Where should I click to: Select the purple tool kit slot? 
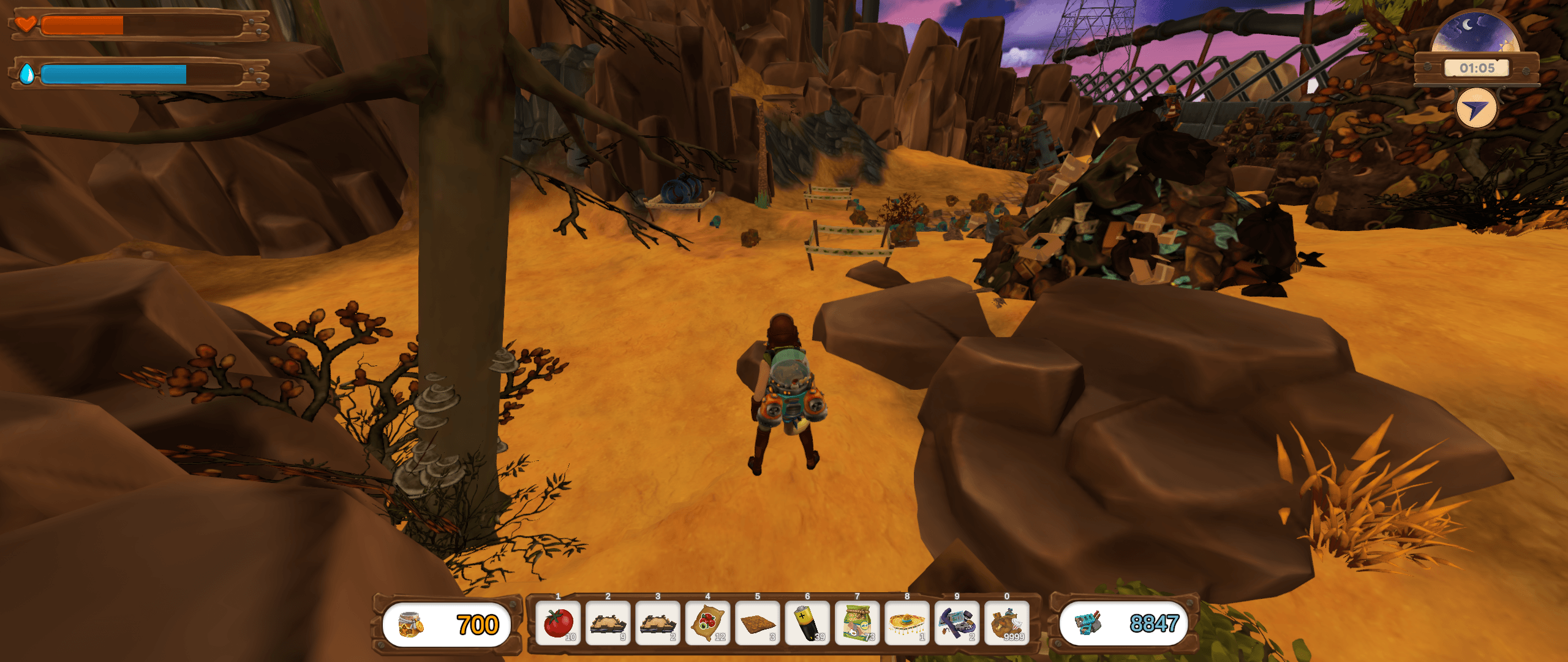pos(957,623)
